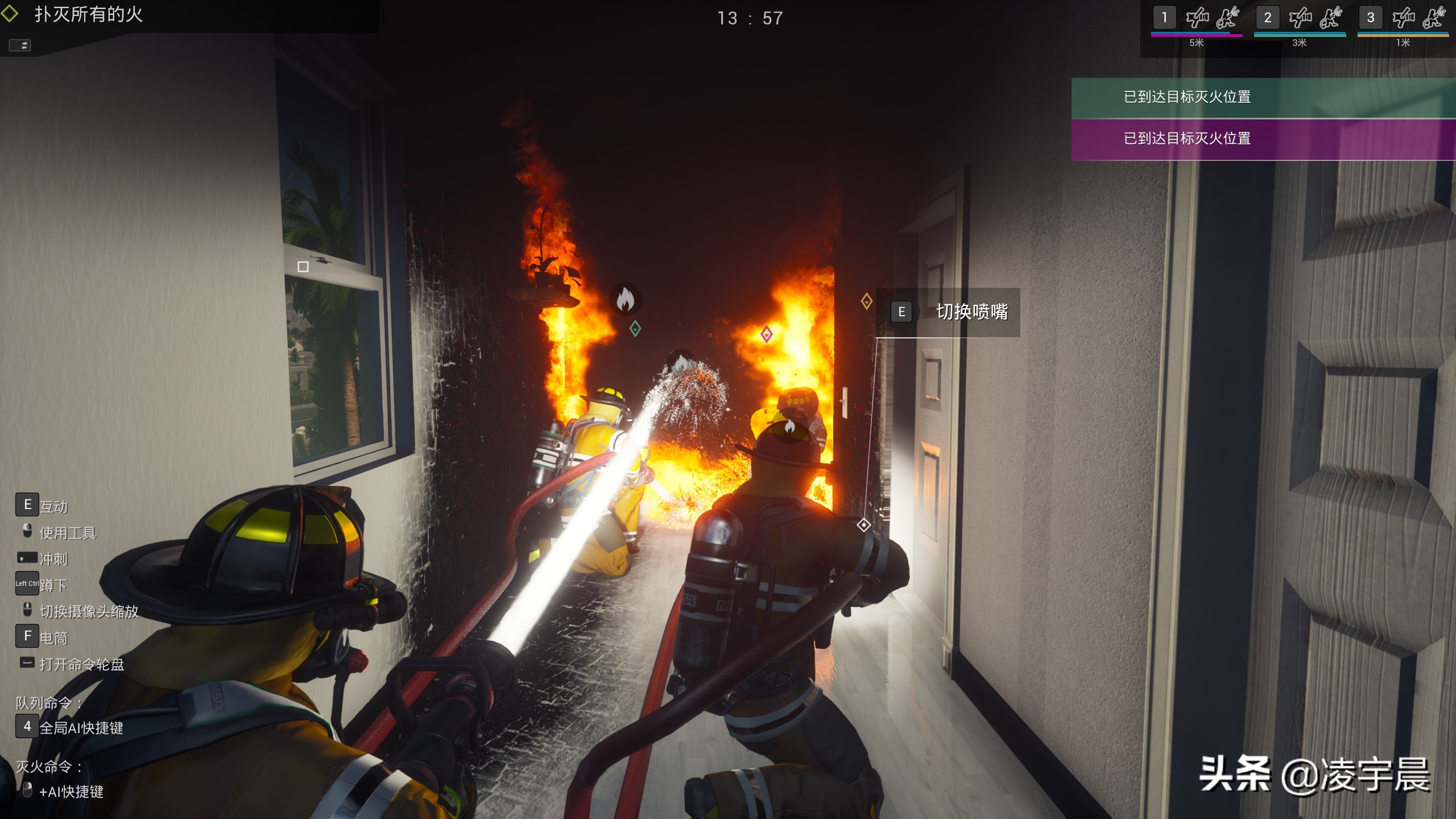Choose squad member 3's spraying firefighter icon
Image resolution: width=1456 pixels, height=819 pixels.
click(x=1434, y=18)
